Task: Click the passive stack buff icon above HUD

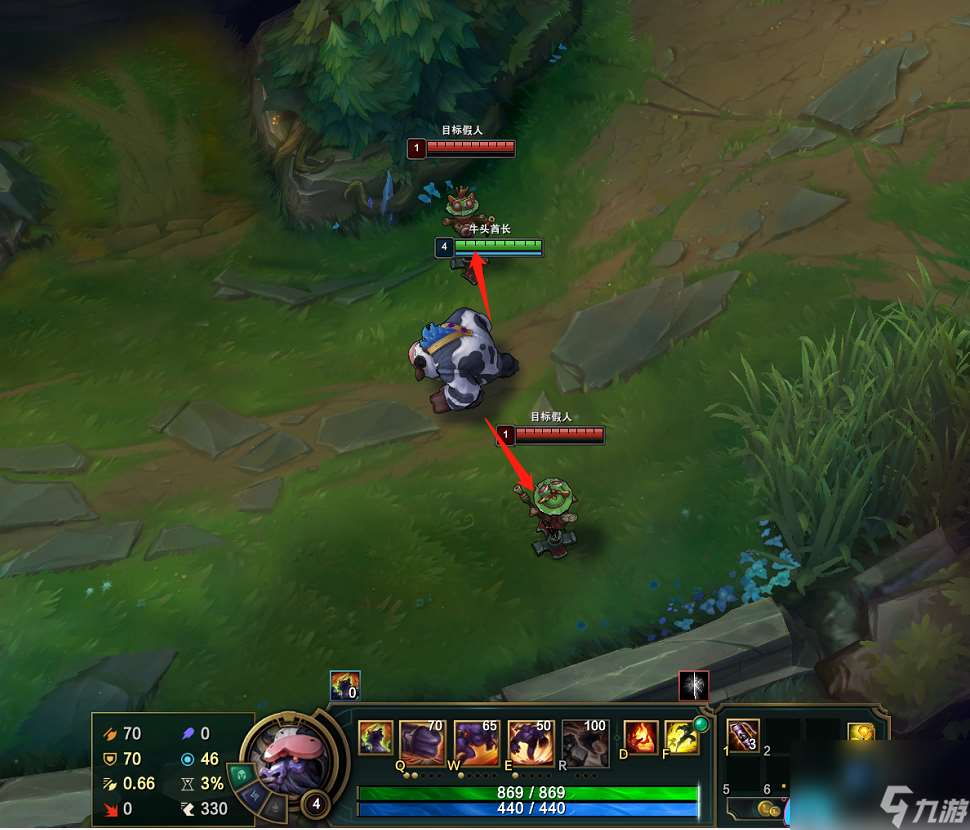Action: (344, 685)
